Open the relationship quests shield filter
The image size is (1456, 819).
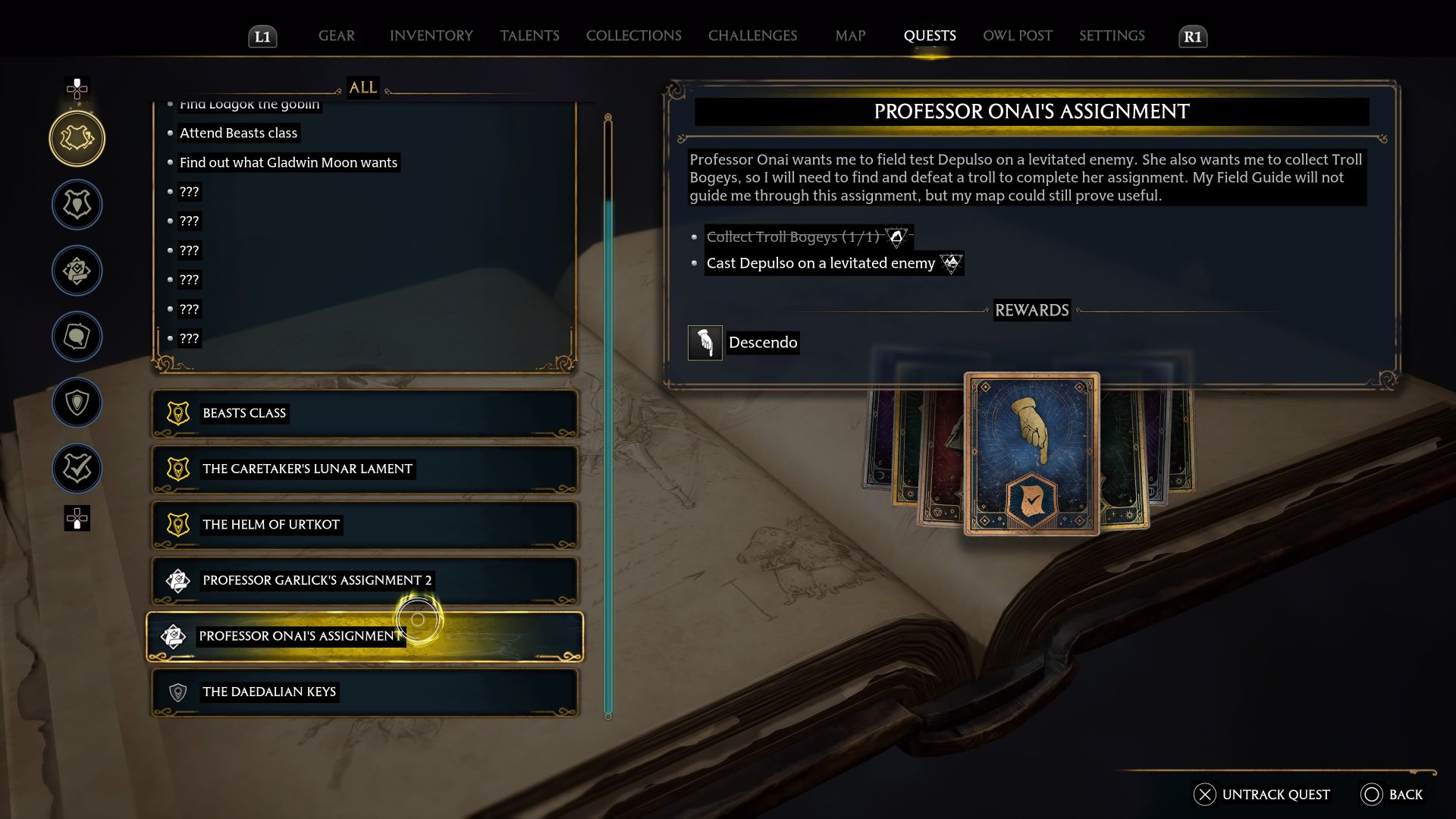point(77,403)
